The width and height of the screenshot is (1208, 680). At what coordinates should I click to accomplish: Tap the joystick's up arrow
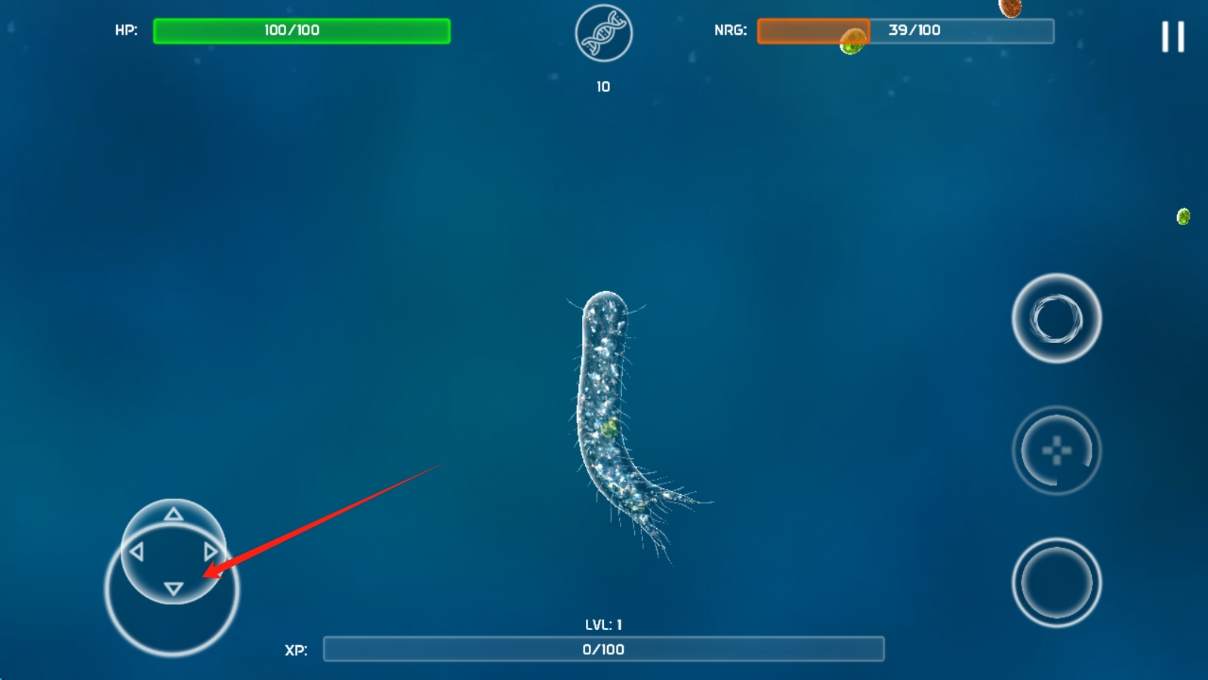[x=173, y=514]
